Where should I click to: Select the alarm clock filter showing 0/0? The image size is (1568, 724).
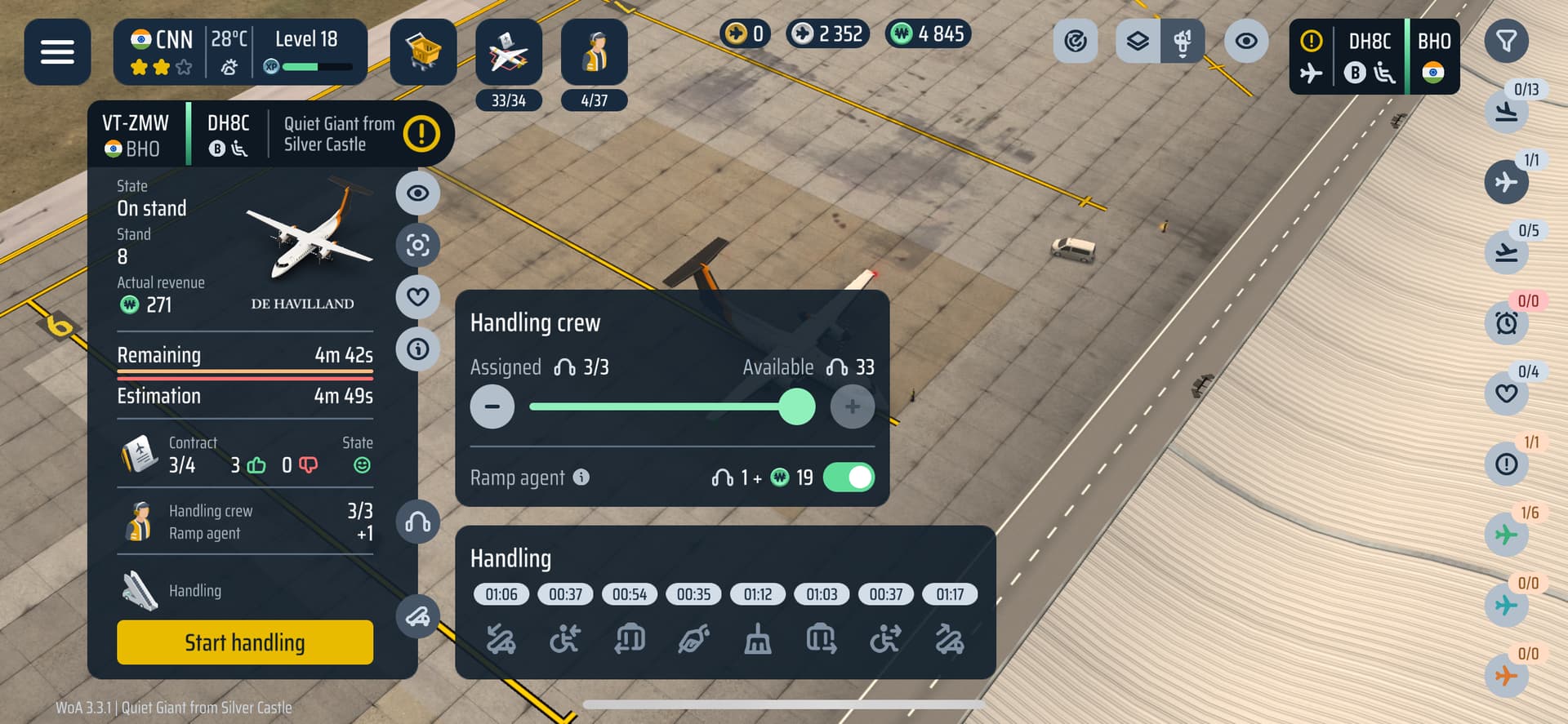pyautogui.click(x=1507, y=323)
